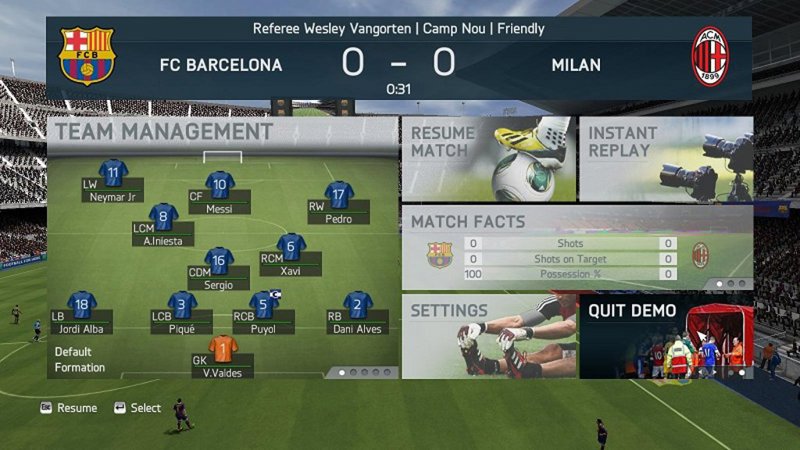
Task: Pick Messi's number 10 shirt
Action: coord(219,184)
